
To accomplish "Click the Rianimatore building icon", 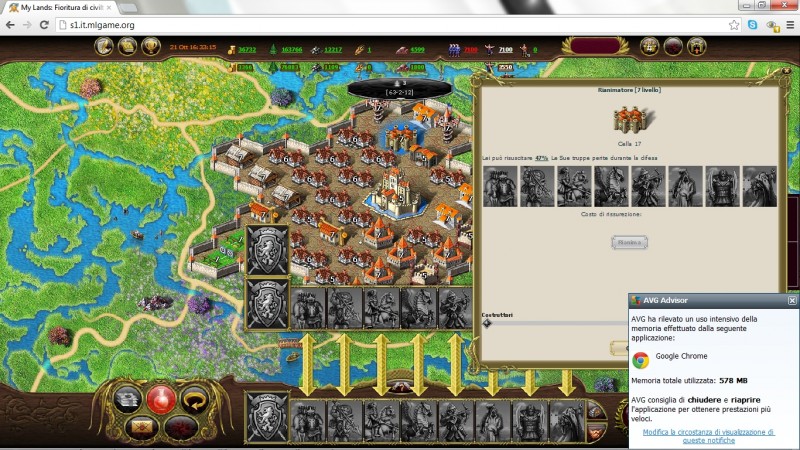I will [x=632, y=118].
